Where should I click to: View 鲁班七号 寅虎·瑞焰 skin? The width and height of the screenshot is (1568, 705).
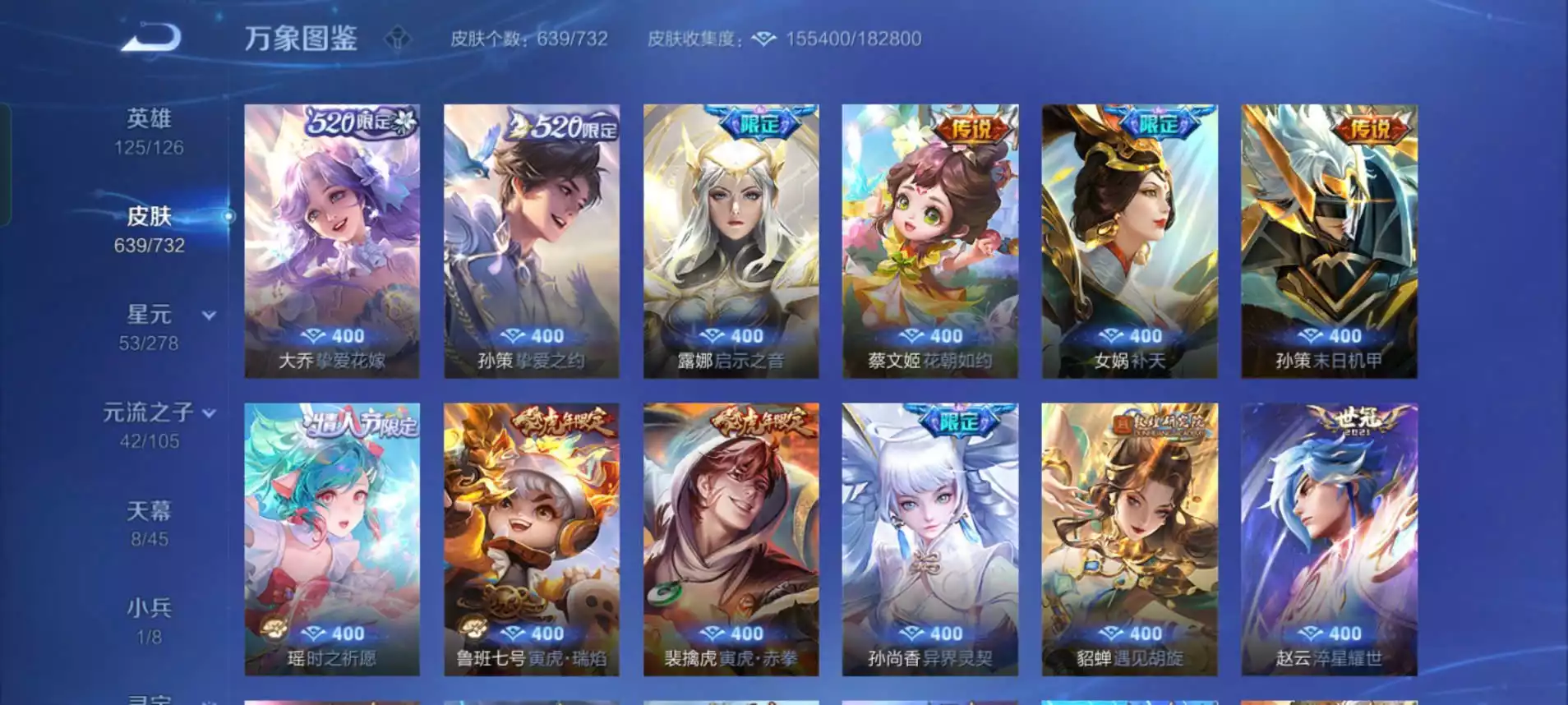(532, 539)
